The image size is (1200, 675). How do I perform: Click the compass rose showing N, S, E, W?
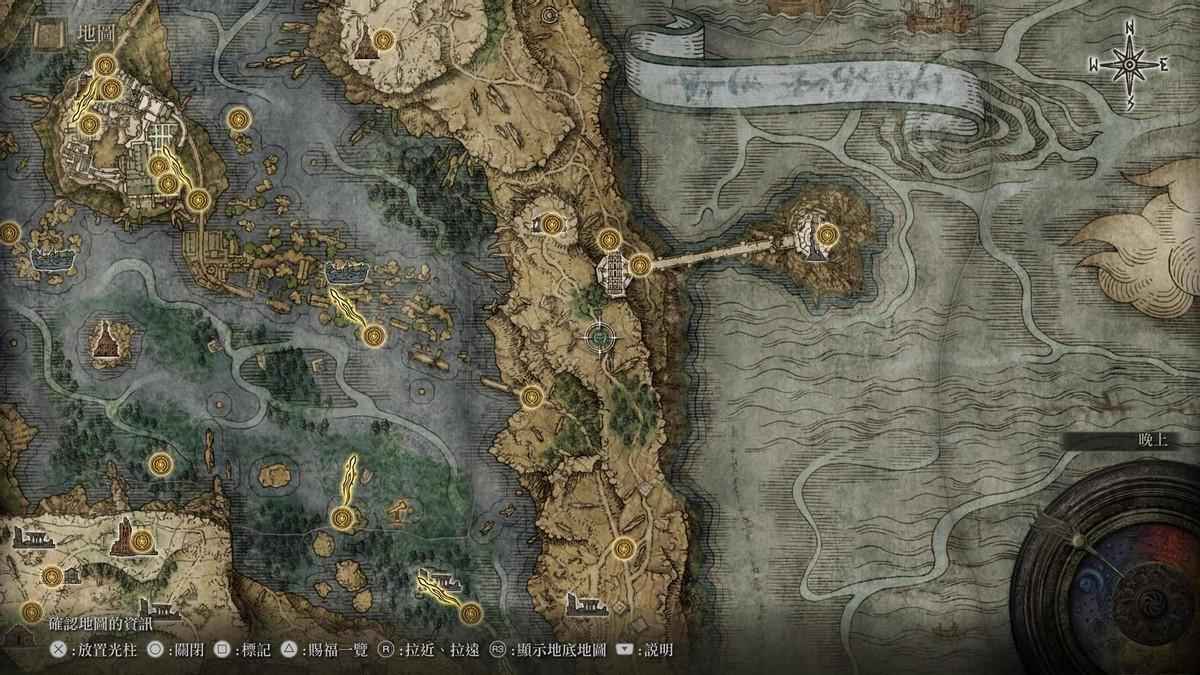[1129, 65]
